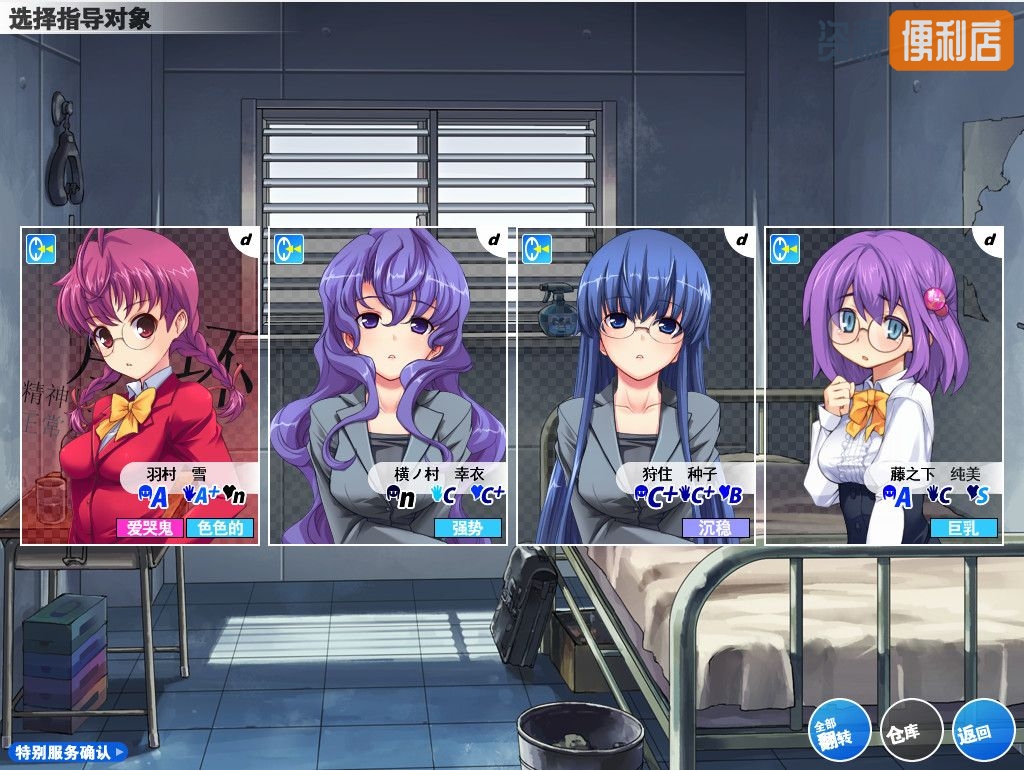This screenshot has height=770, width=1024.
Task: Click the flip icon on 藤之下 纯美's card
Action: tap(785, 248)
